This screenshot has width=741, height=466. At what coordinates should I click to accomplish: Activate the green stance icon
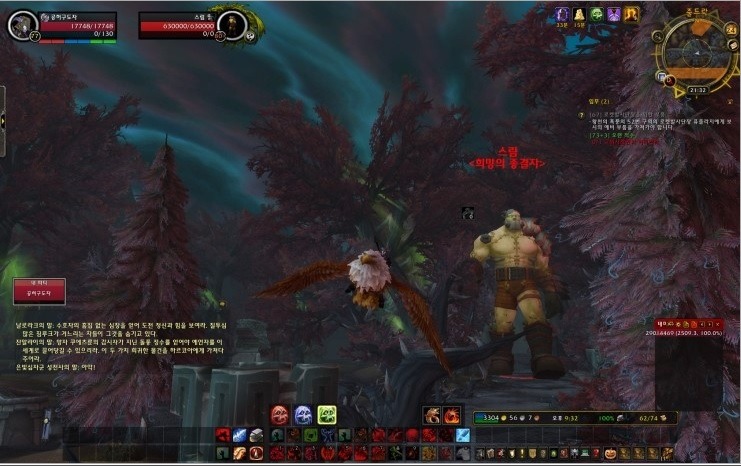coord(327,415)
